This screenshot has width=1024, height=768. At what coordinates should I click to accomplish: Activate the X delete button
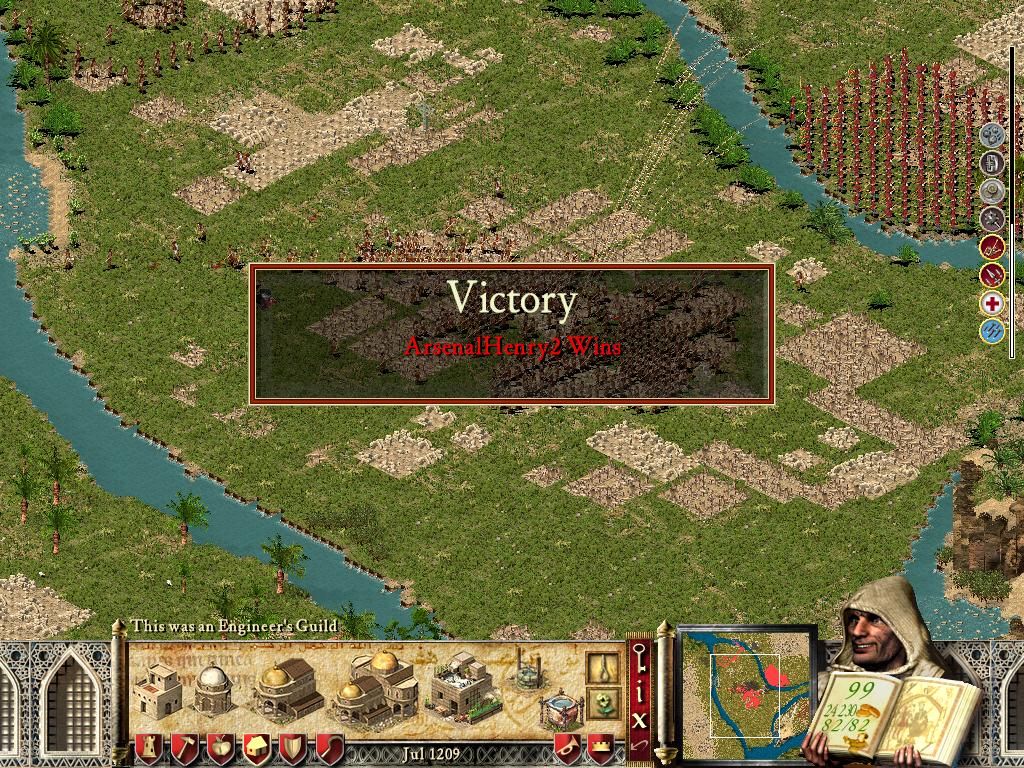point(641,717)
